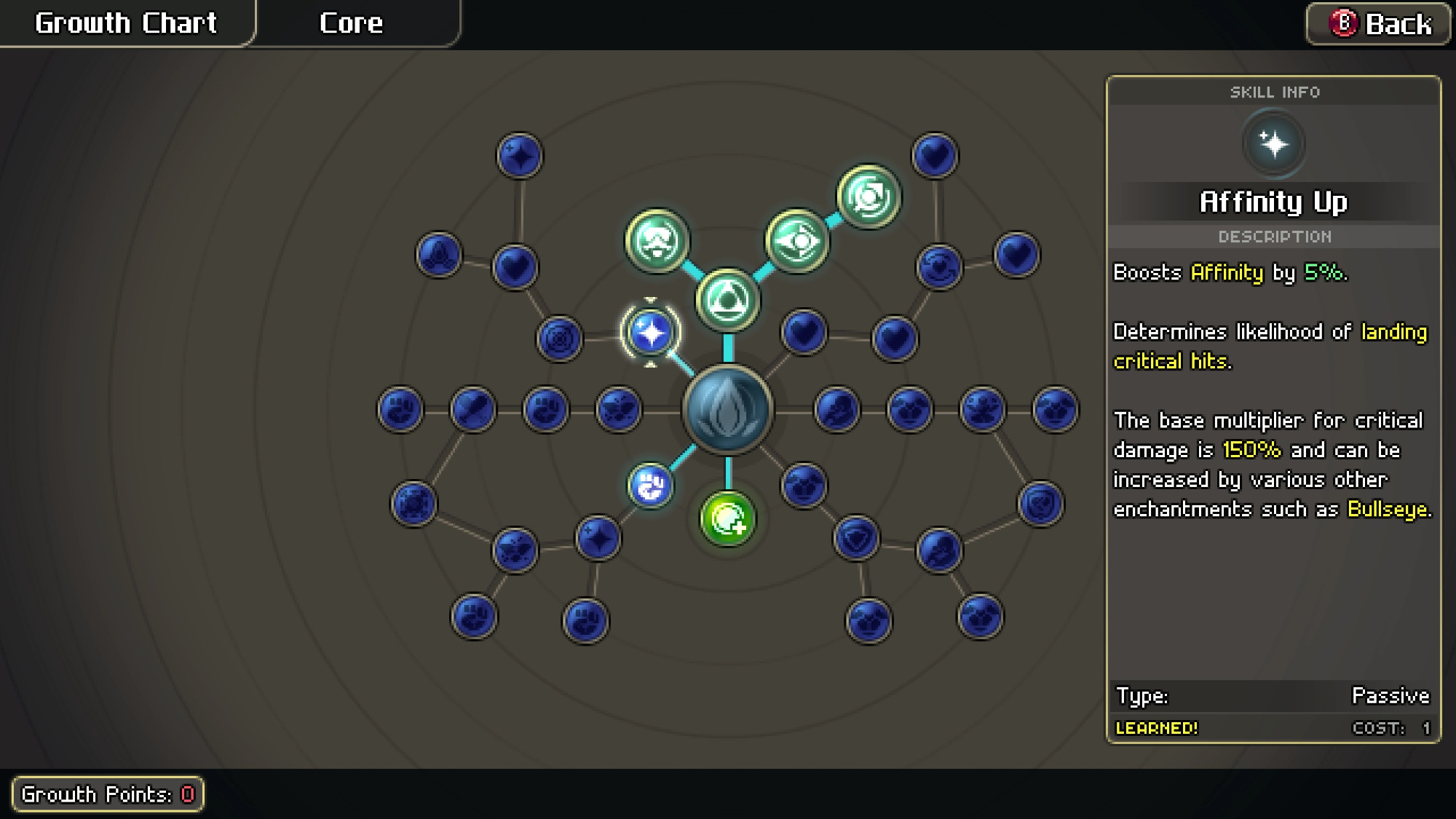Select the dark blue concentric target node
1456x819 pixels.
tap(559, 339)
